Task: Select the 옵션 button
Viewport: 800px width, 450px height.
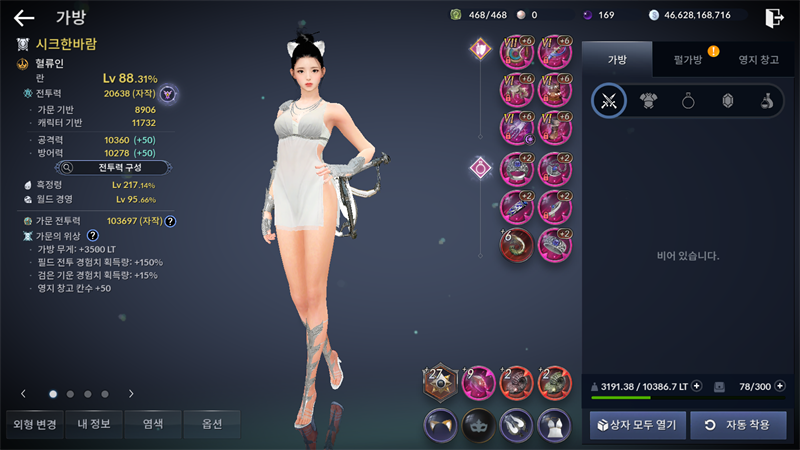Action: [x=211, y=424]
